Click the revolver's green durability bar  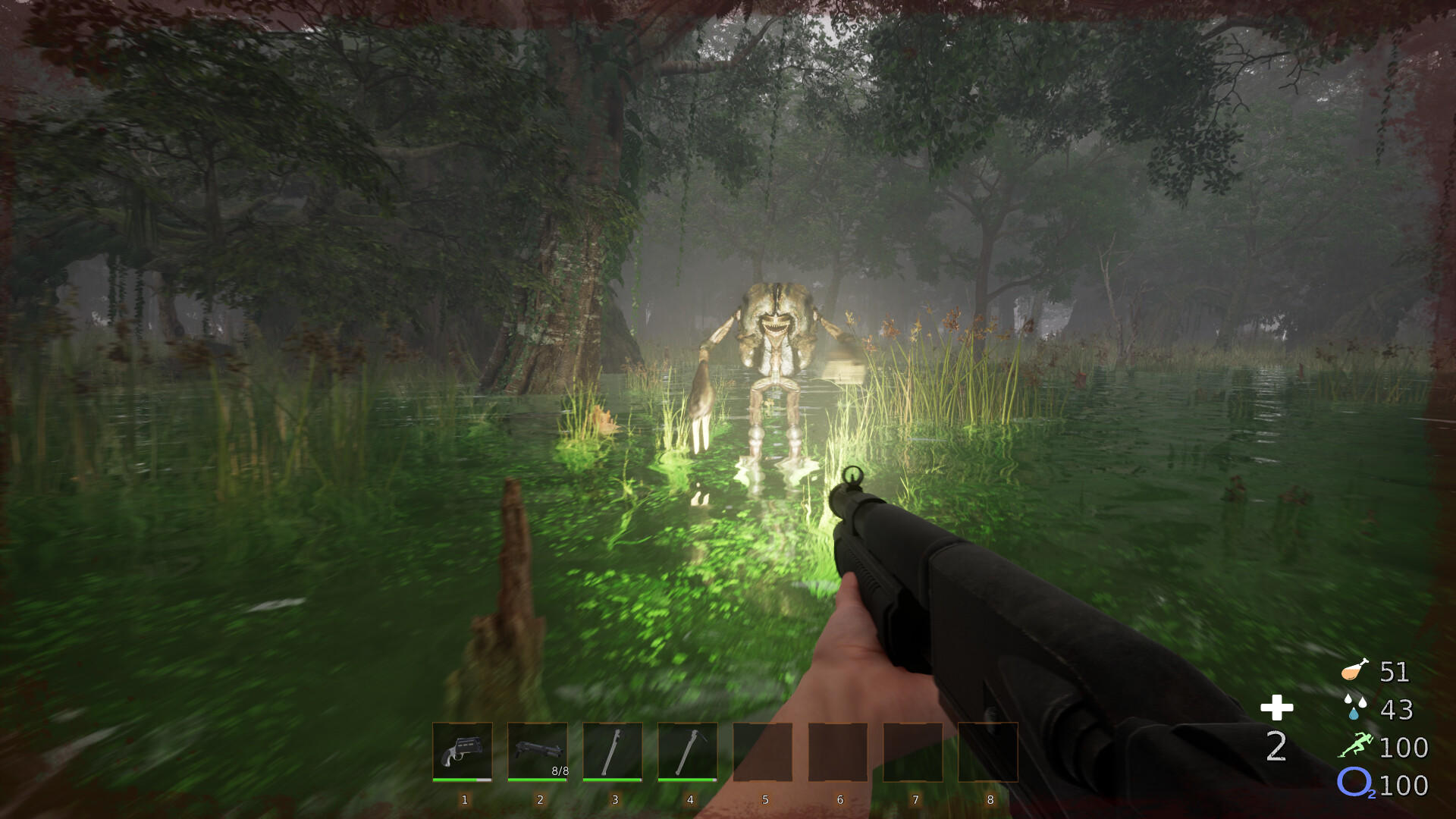click(462, 781)
